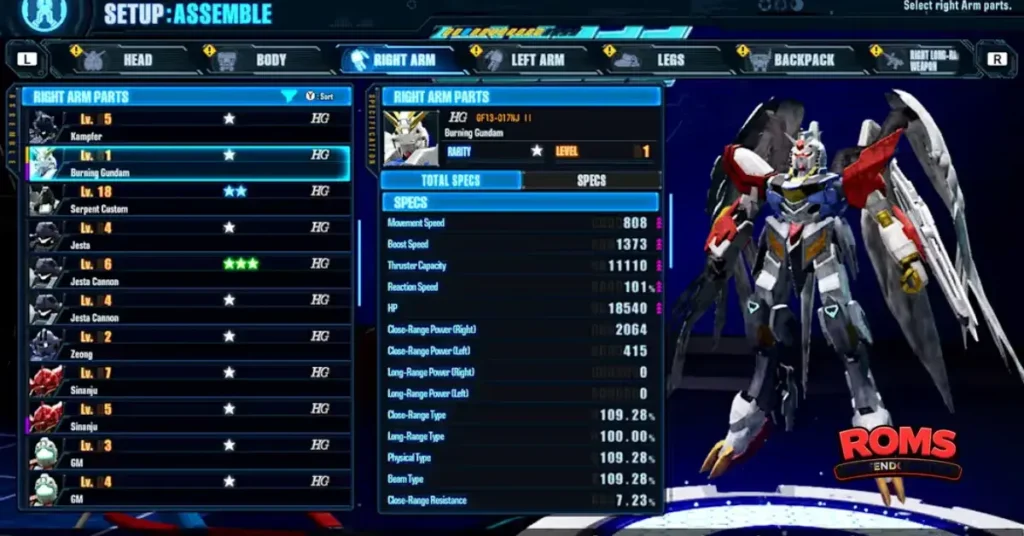
Task: Select the Burning Gundam arm row
Action: tap(190, 162)
